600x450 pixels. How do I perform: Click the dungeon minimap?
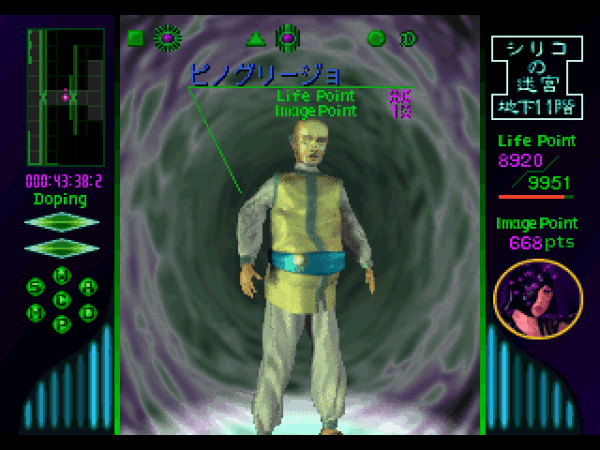click(65, 97)
